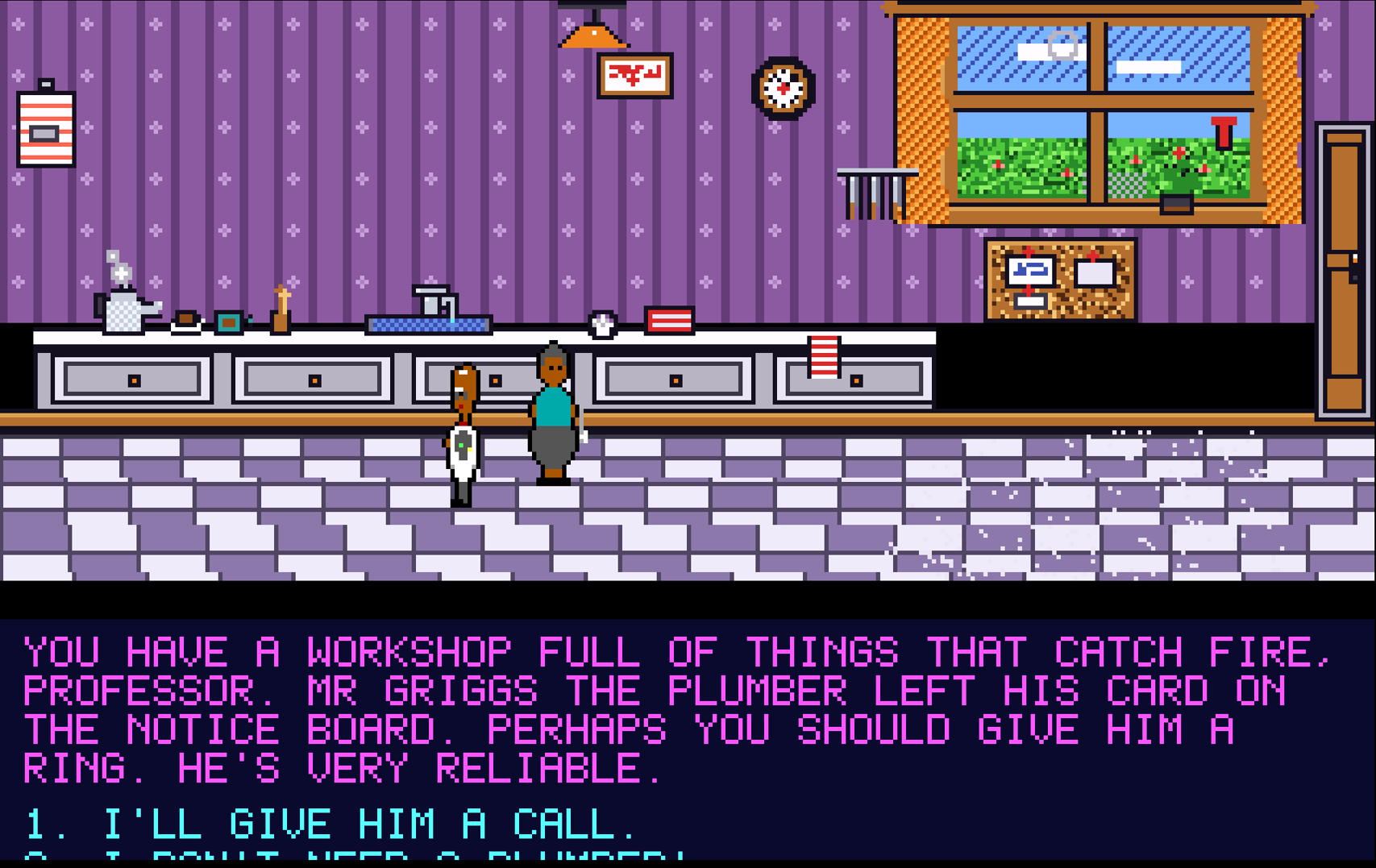The width and height of the screenshot is (1376, 868).
Task: Inspect the framed painting above the counter
Action: tap(635, 74)
